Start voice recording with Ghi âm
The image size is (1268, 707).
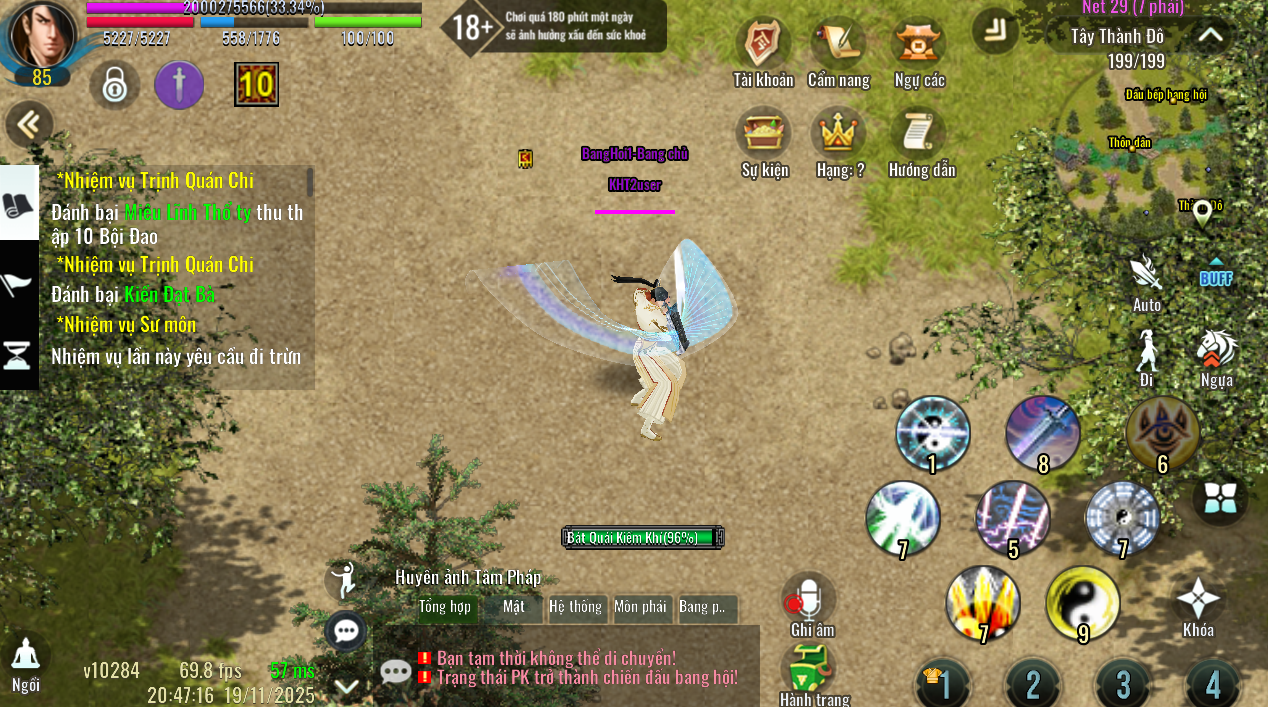coord(809,600)
